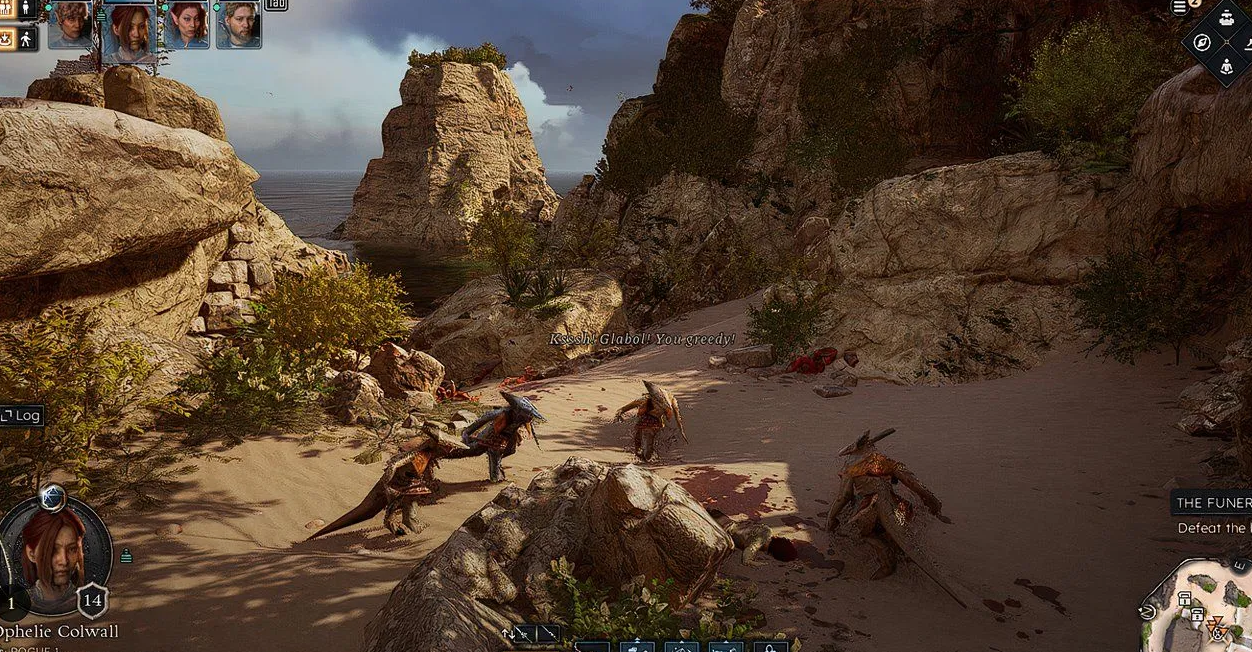Open the compass exploration button
1252x652 pixels.
click(x=1202, y=43)
